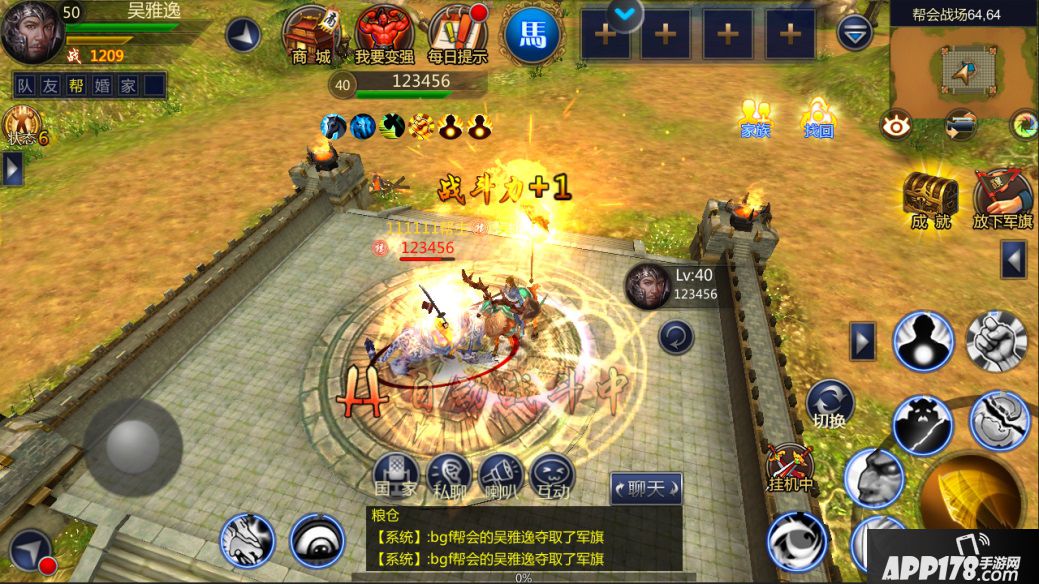
Task: Tap the blue 馬 mount button
Action: pos(532,36)
